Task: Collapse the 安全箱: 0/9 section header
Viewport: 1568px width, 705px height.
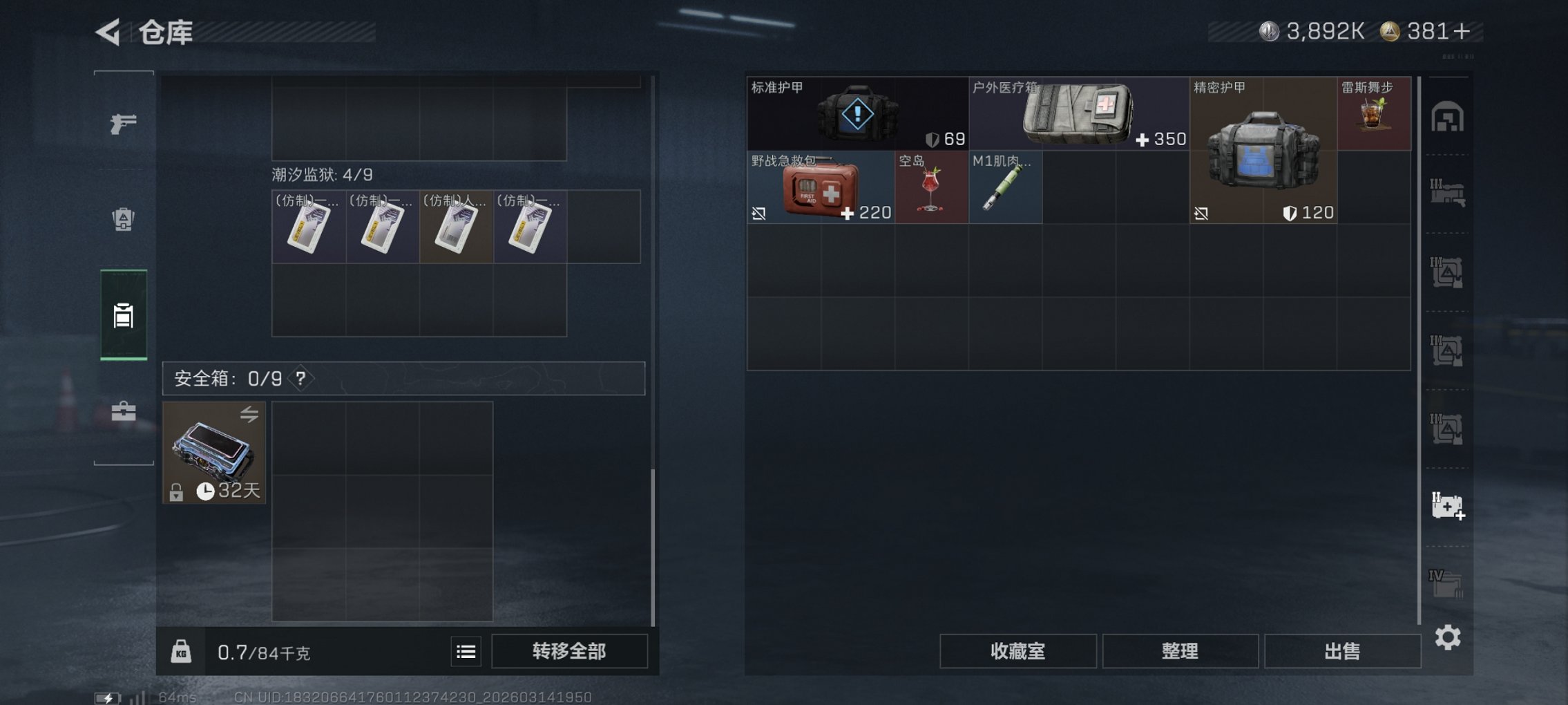Action: pos(214,379)
